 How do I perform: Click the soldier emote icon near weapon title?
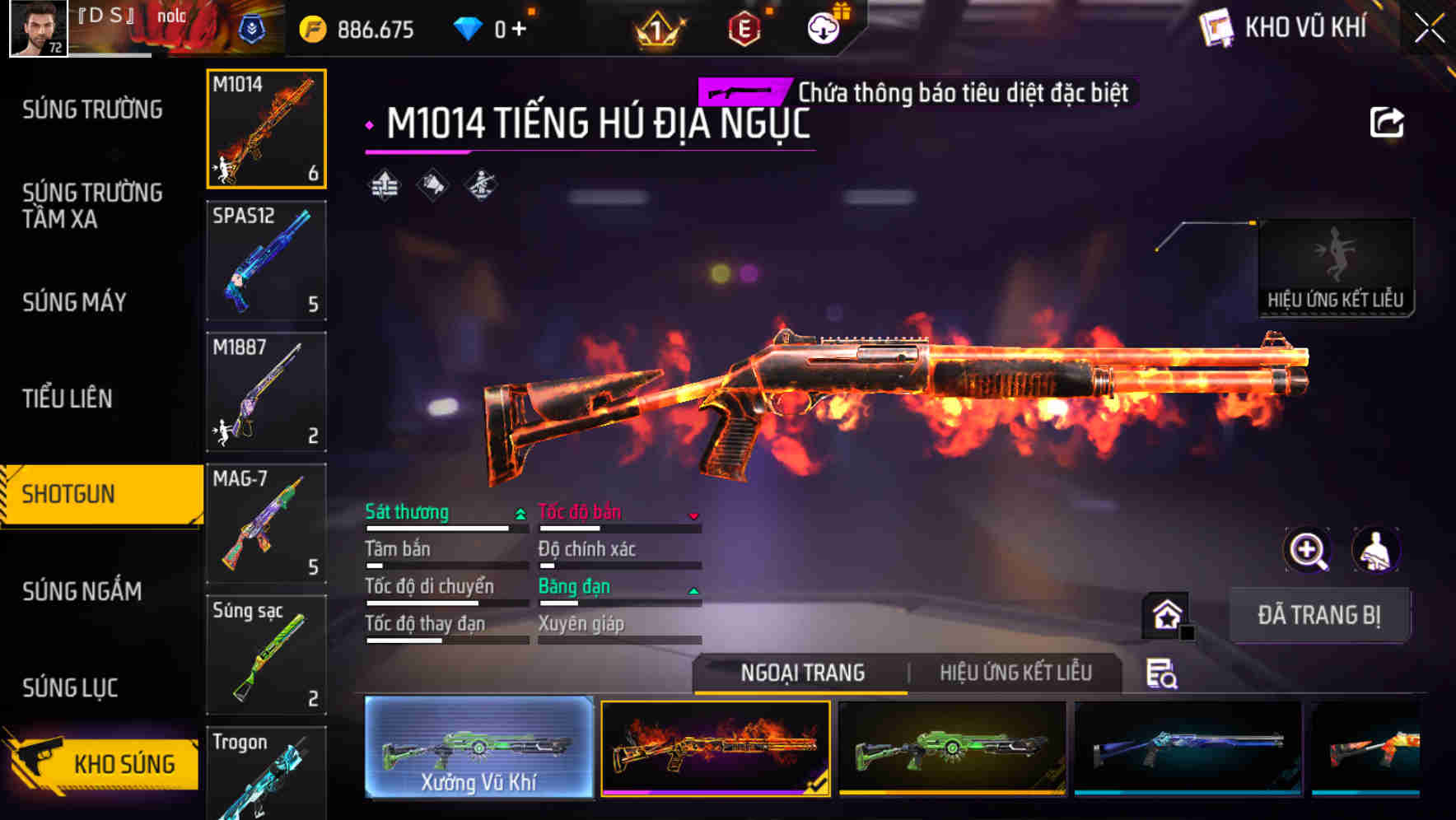pos(482,183)
